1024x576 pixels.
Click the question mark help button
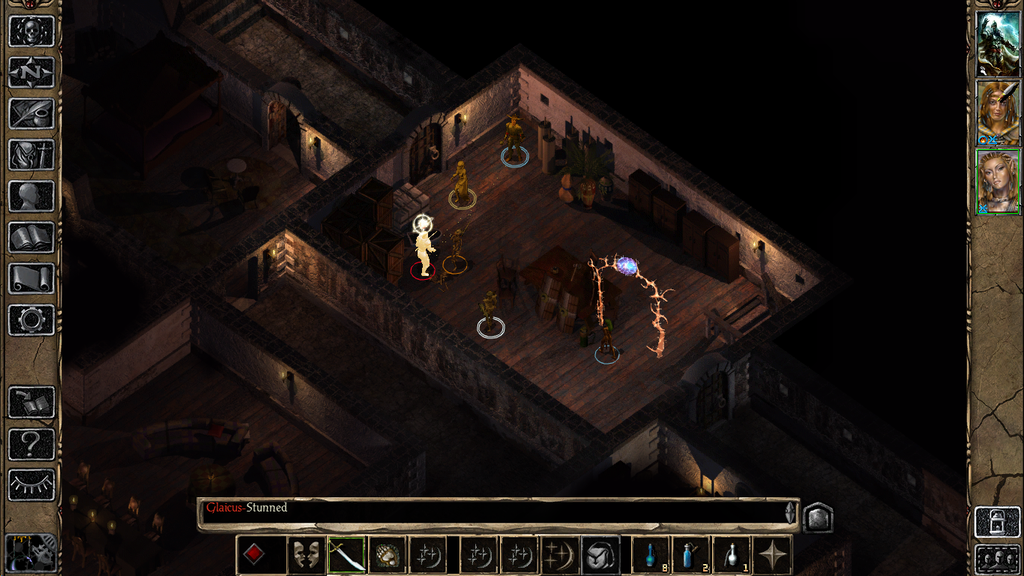[31, 443]
